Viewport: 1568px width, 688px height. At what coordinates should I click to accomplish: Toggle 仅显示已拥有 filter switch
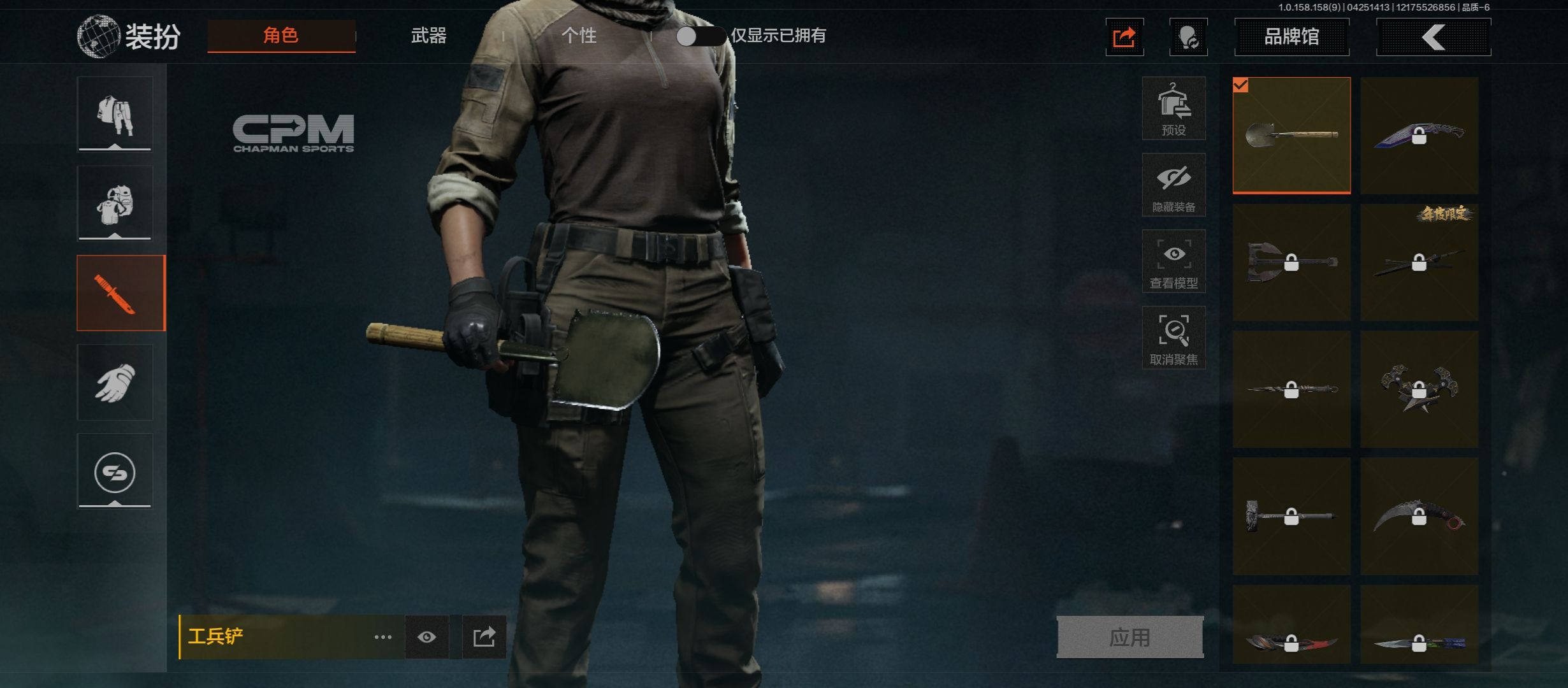700,36
